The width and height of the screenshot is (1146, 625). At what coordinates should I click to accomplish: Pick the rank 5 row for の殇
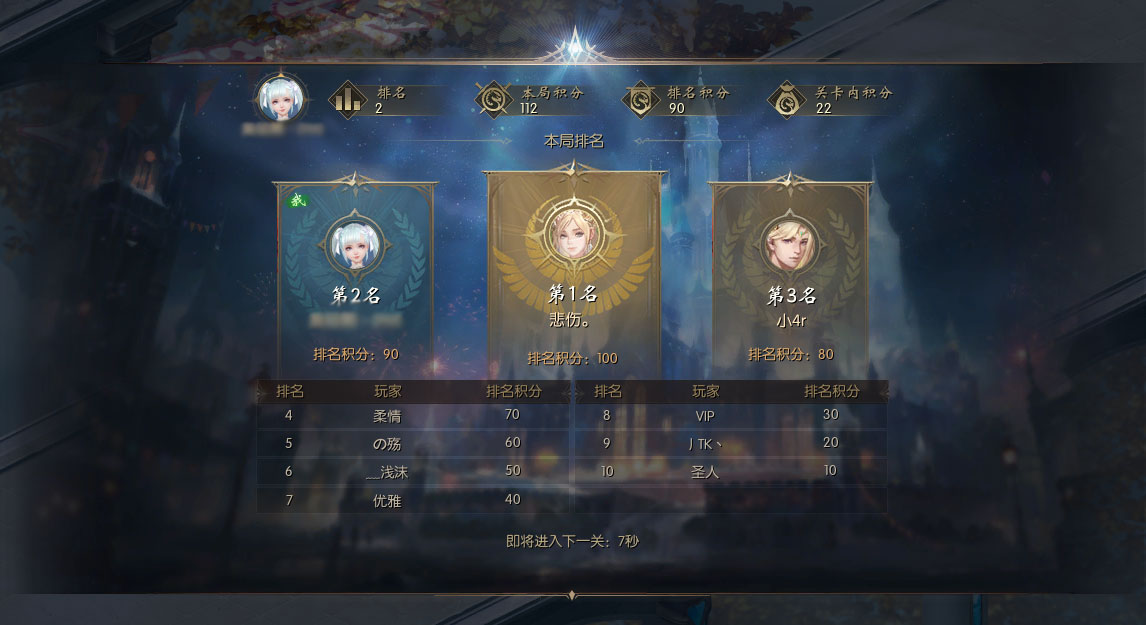[415, 443]
